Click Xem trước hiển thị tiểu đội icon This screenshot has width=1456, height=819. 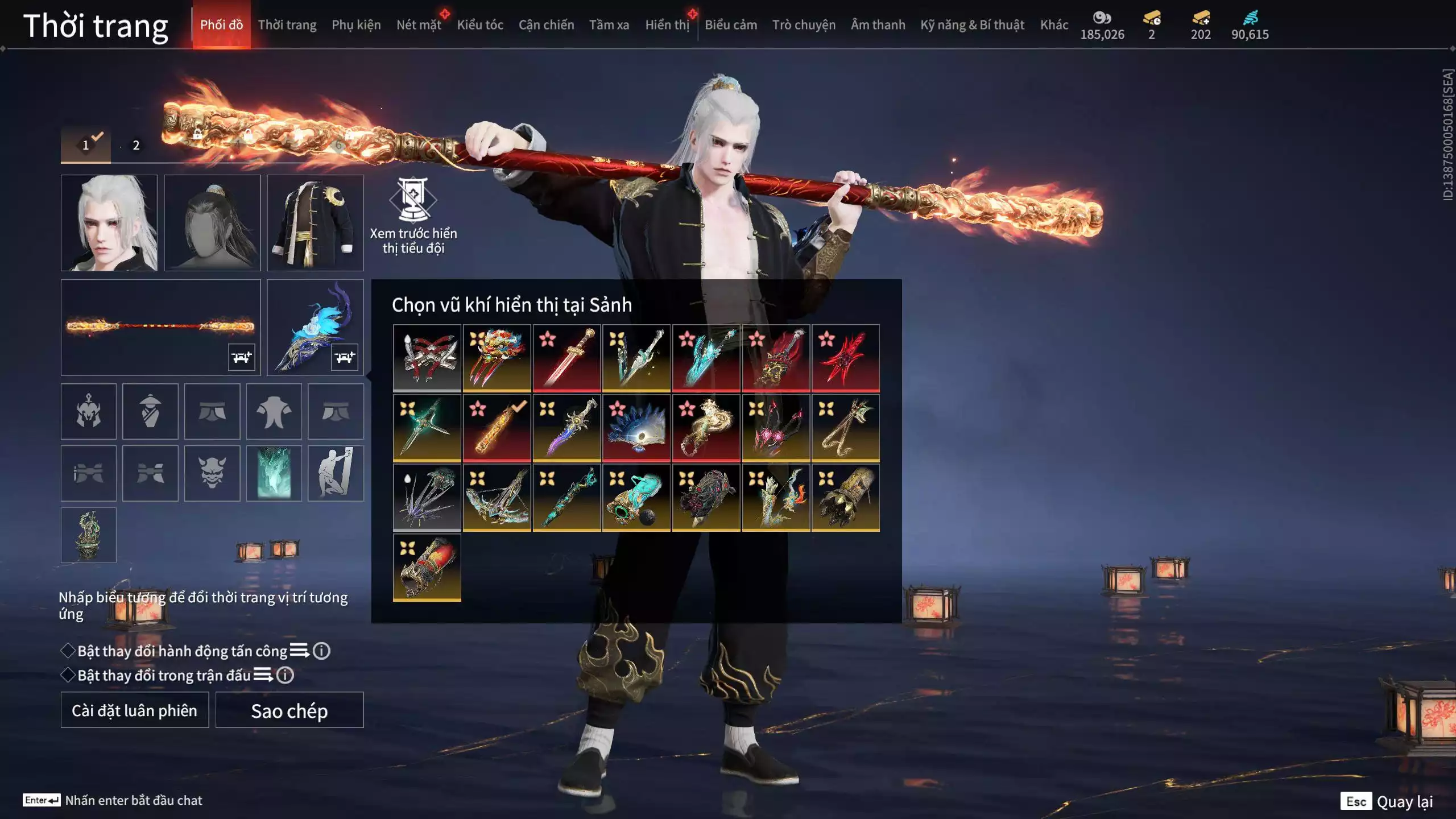tap(413, 200)
